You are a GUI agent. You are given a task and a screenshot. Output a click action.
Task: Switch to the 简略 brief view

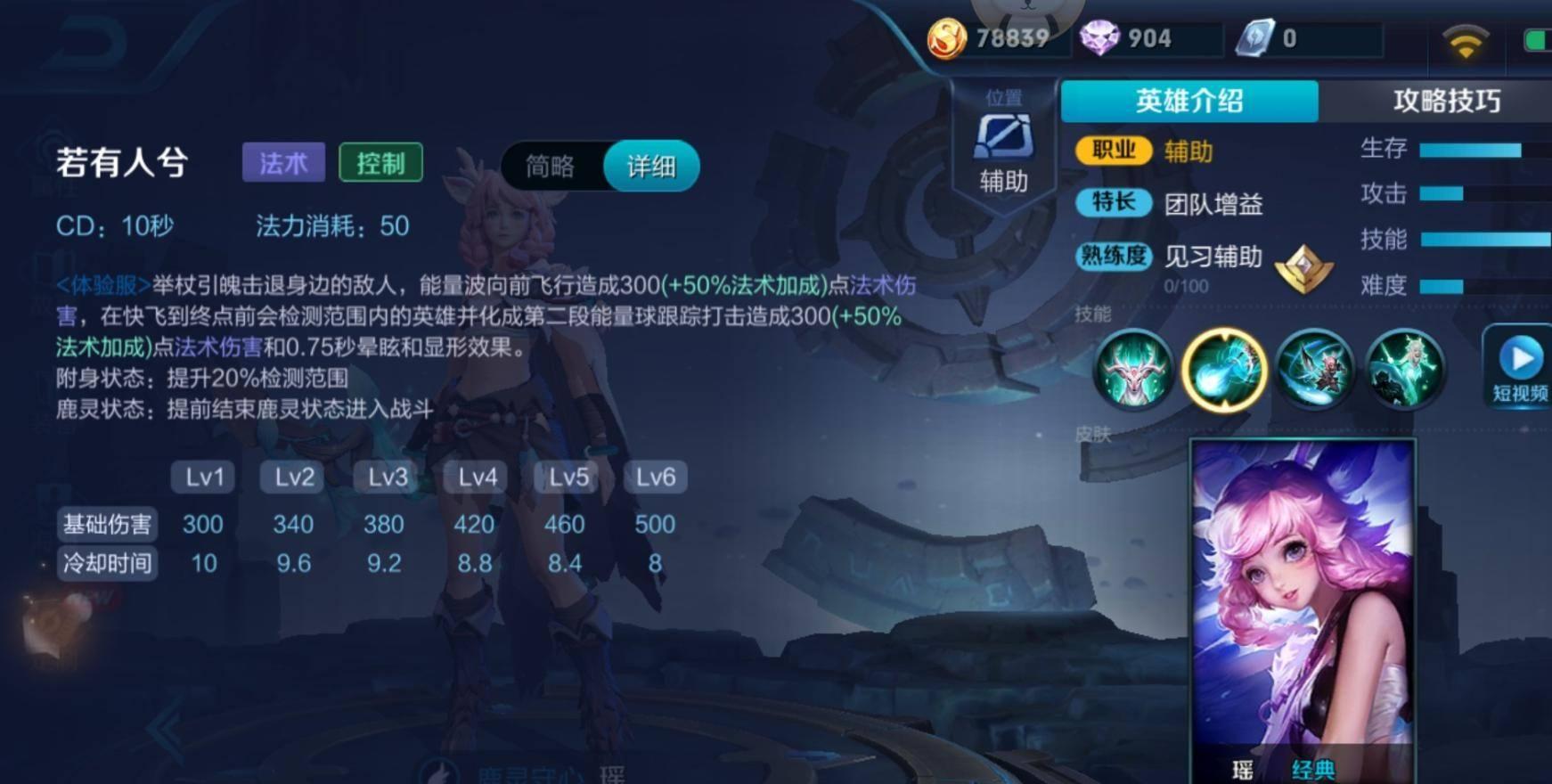pos(551,166)
